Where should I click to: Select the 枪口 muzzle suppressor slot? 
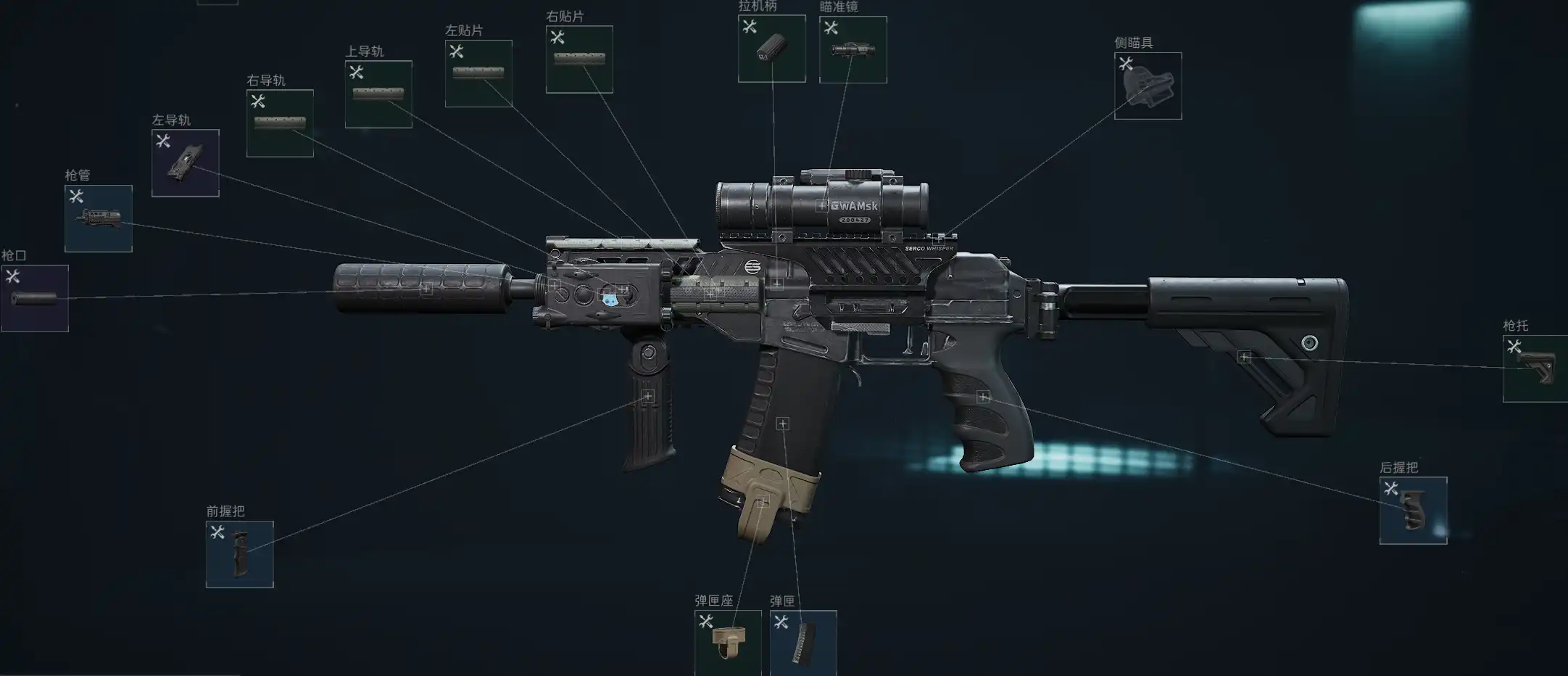click(35, 298)
